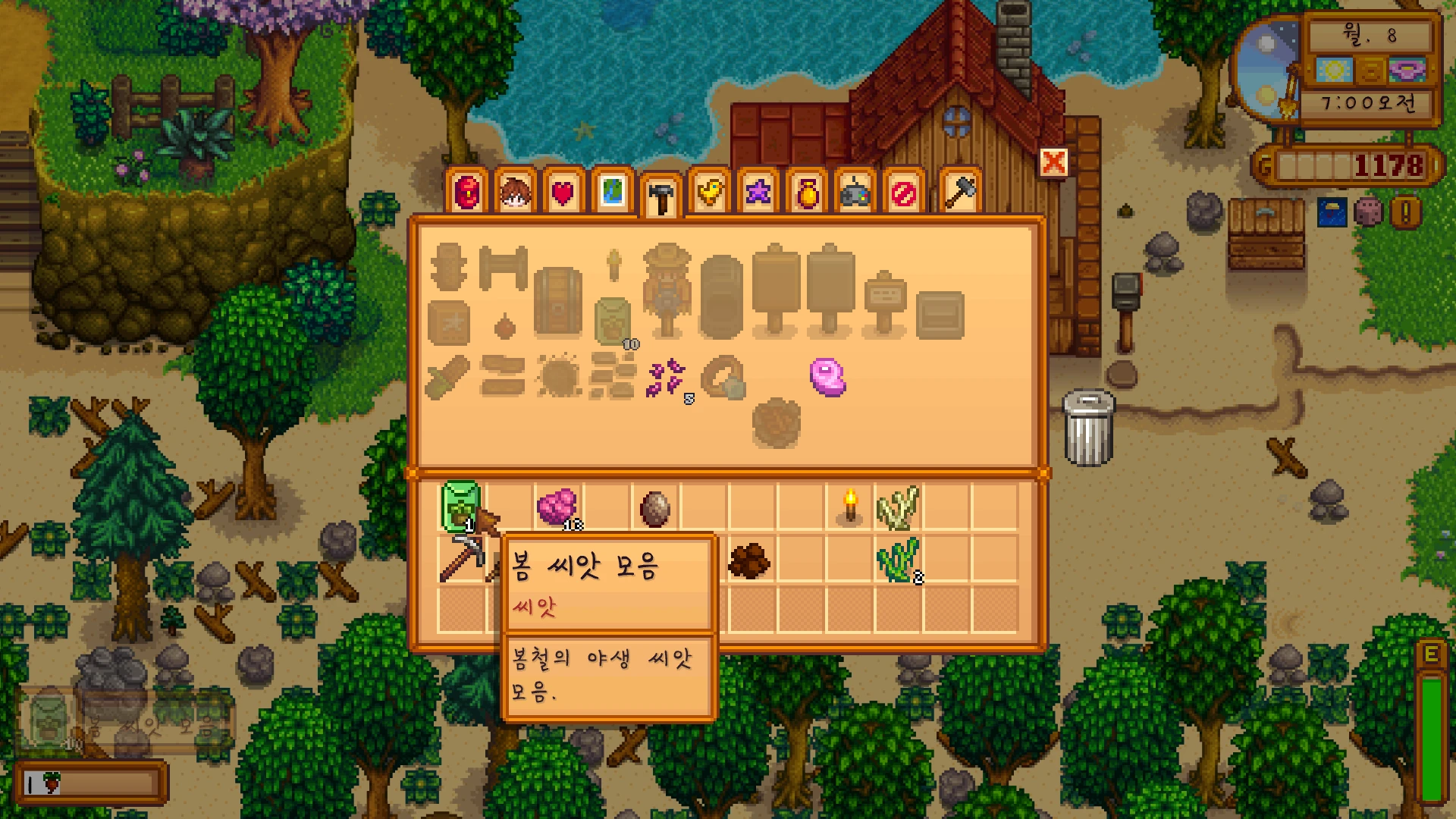Select the pickaxe tool slot
This screenshot has height=819, width=1456.
pyautogui.click(x=460, y=560)
